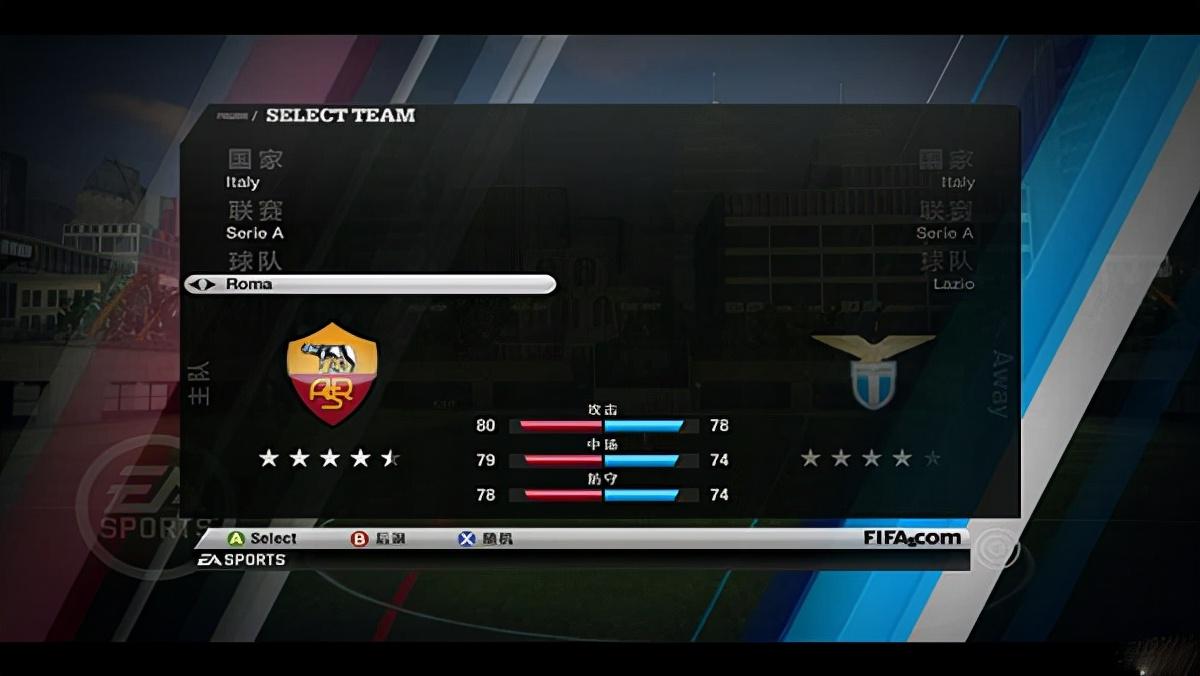Select the away side's Italy country entry
This screenshot has width=1200, height=676.
[957, 182]
